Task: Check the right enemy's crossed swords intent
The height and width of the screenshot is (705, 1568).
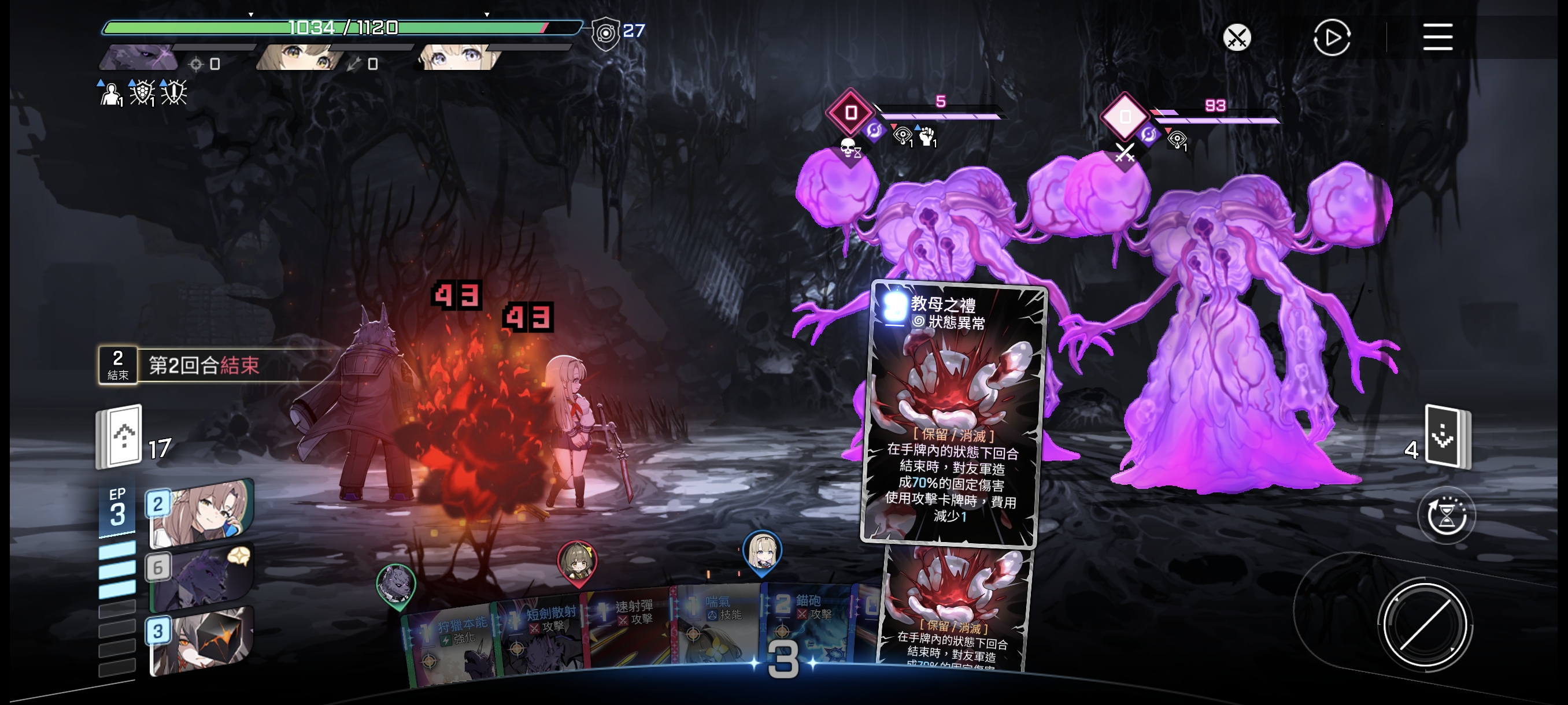Action: click(1125, 152)
